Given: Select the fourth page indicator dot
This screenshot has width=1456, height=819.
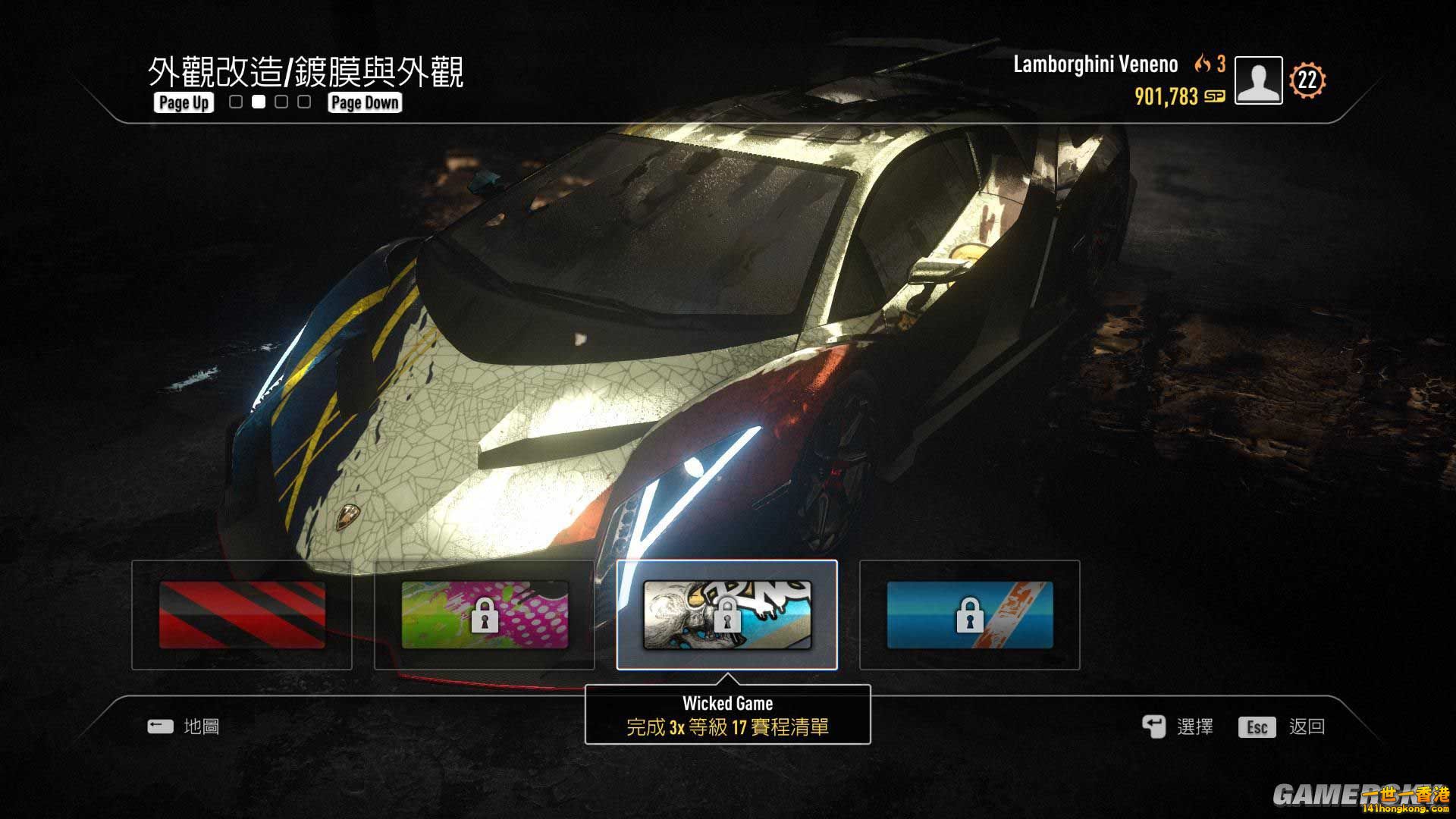Looking at the screenshot, I should point(303,102).
